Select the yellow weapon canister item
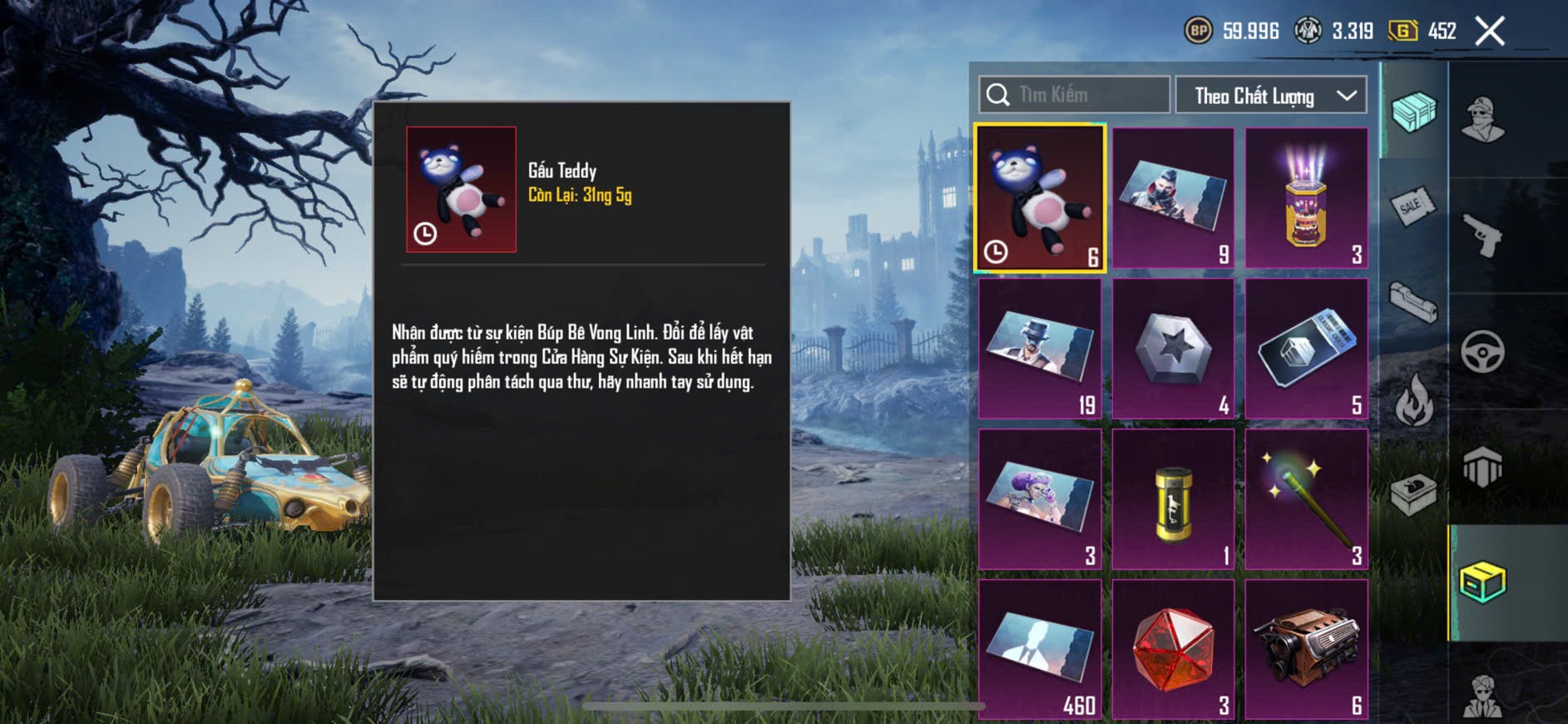Image resolution: width=1568 pixels, height=724 pixels. click(1173, 499)
